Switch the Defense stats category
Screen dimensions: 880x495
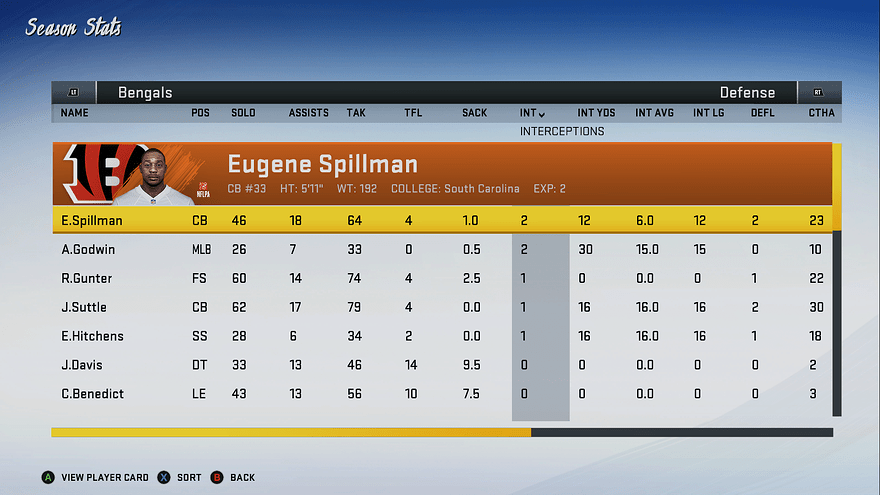[747, 93]
